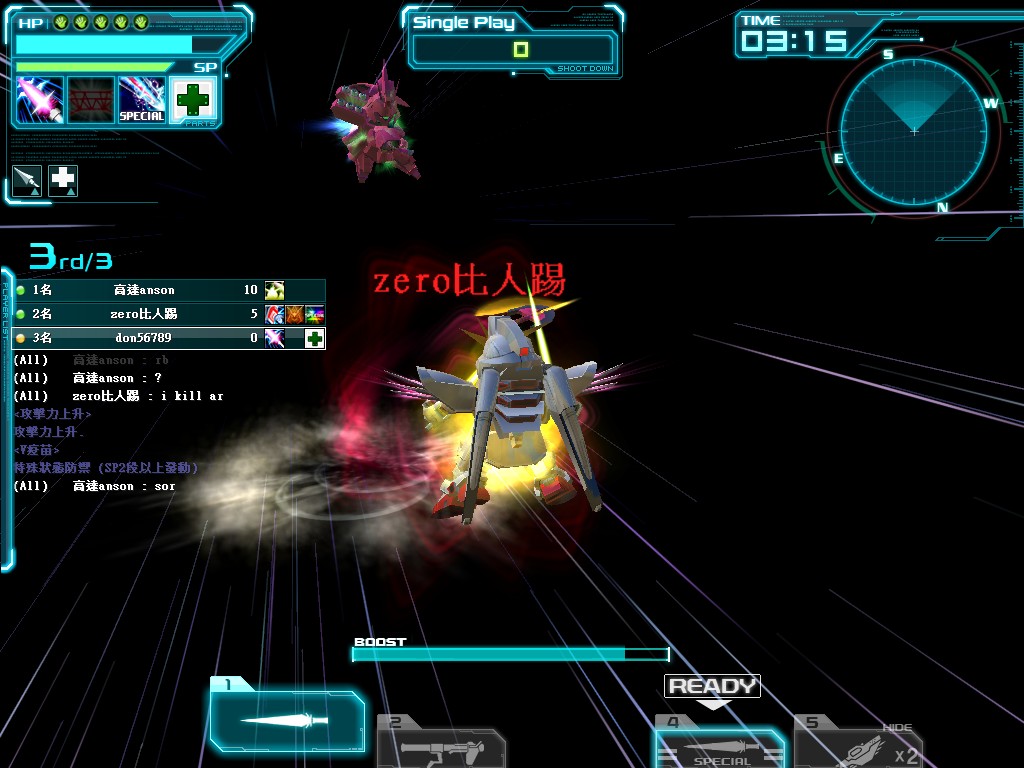Select the dimmed red girder skill icon
This screenshot has width=1024, height=768.
click(x=91, y=100)
